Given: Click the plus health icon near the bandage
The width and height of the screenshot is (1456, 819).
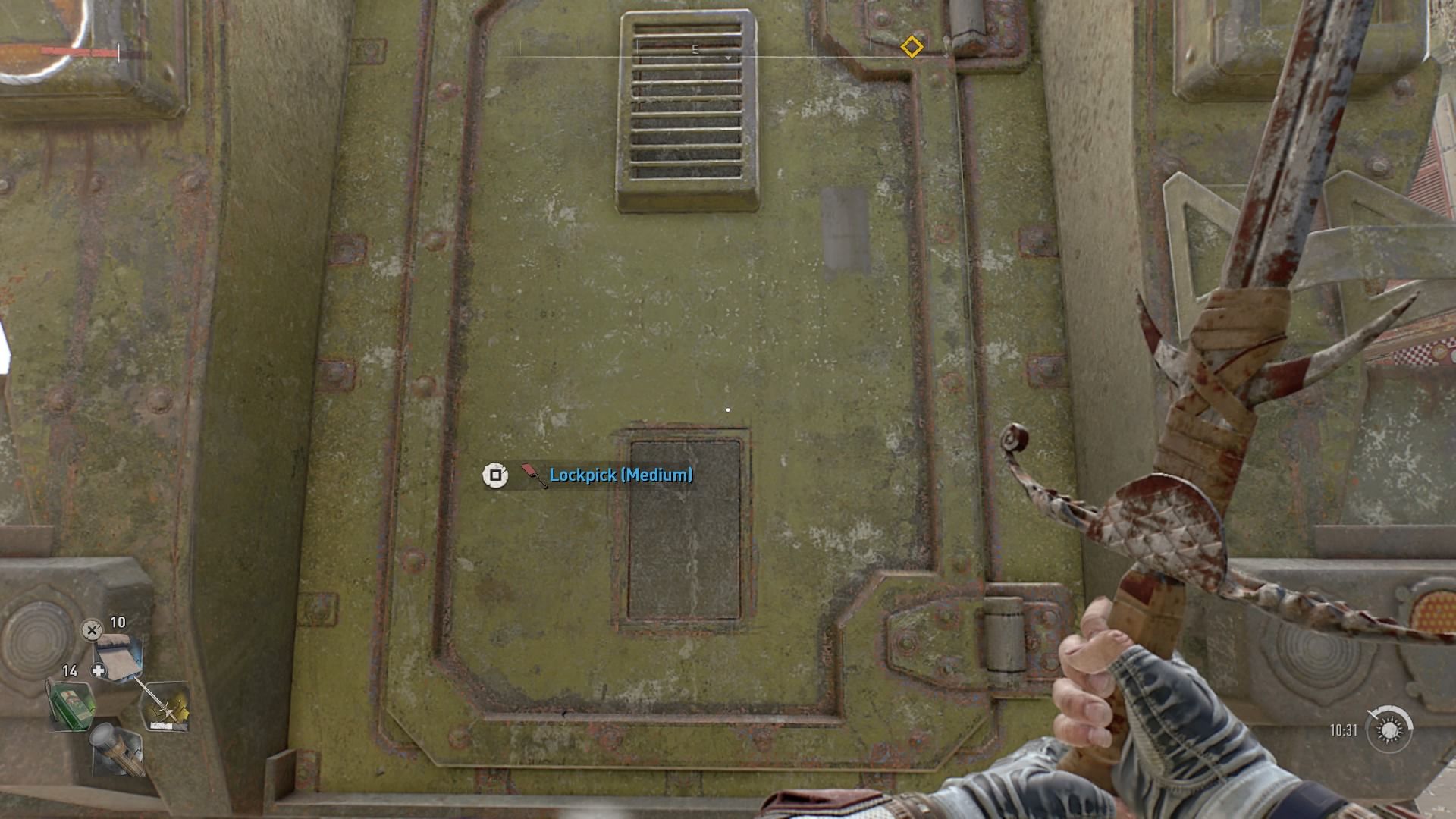Looking at the screenshot, I should tap(98, 670).
